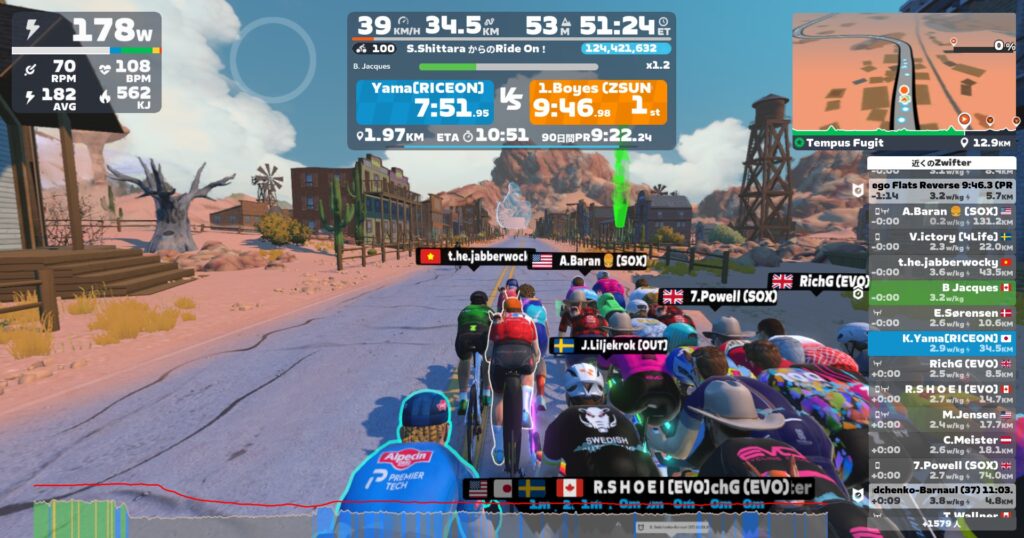
Task: Select A.Baran in the nearby riders list
Action: tap(941, 216)
